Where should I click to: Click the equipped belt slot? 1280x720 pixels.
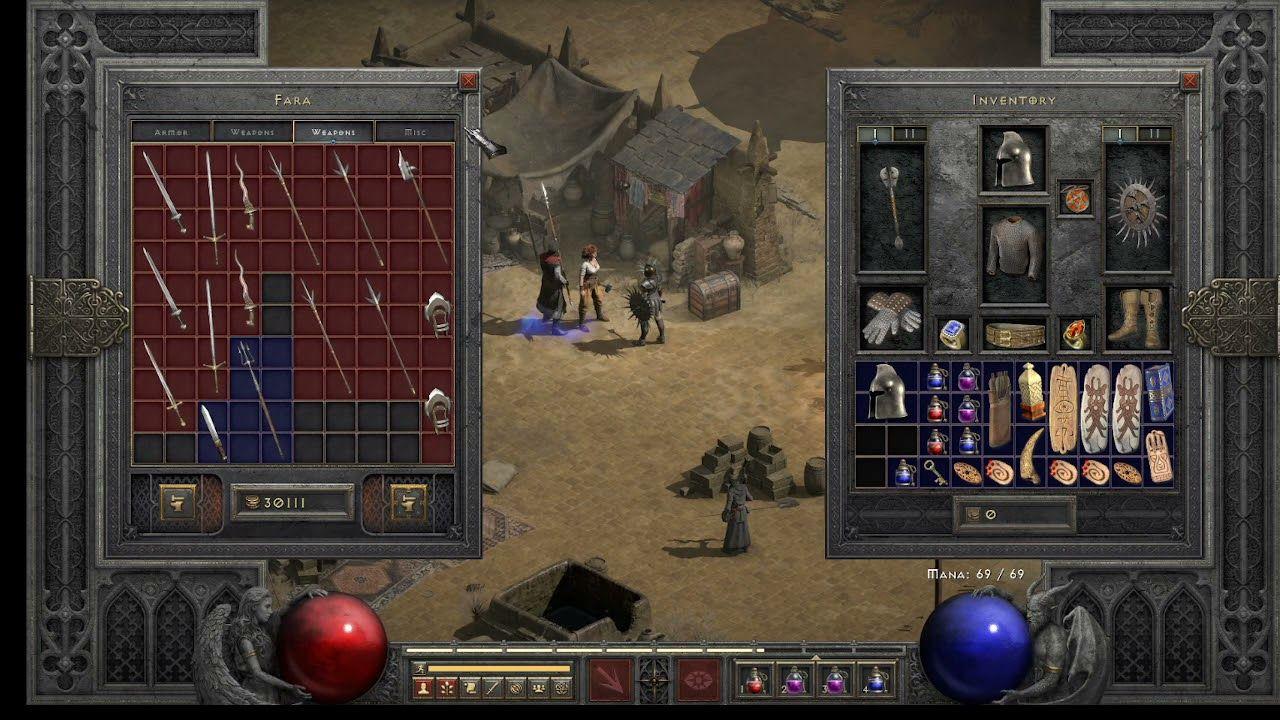[x=1014, y=335]
